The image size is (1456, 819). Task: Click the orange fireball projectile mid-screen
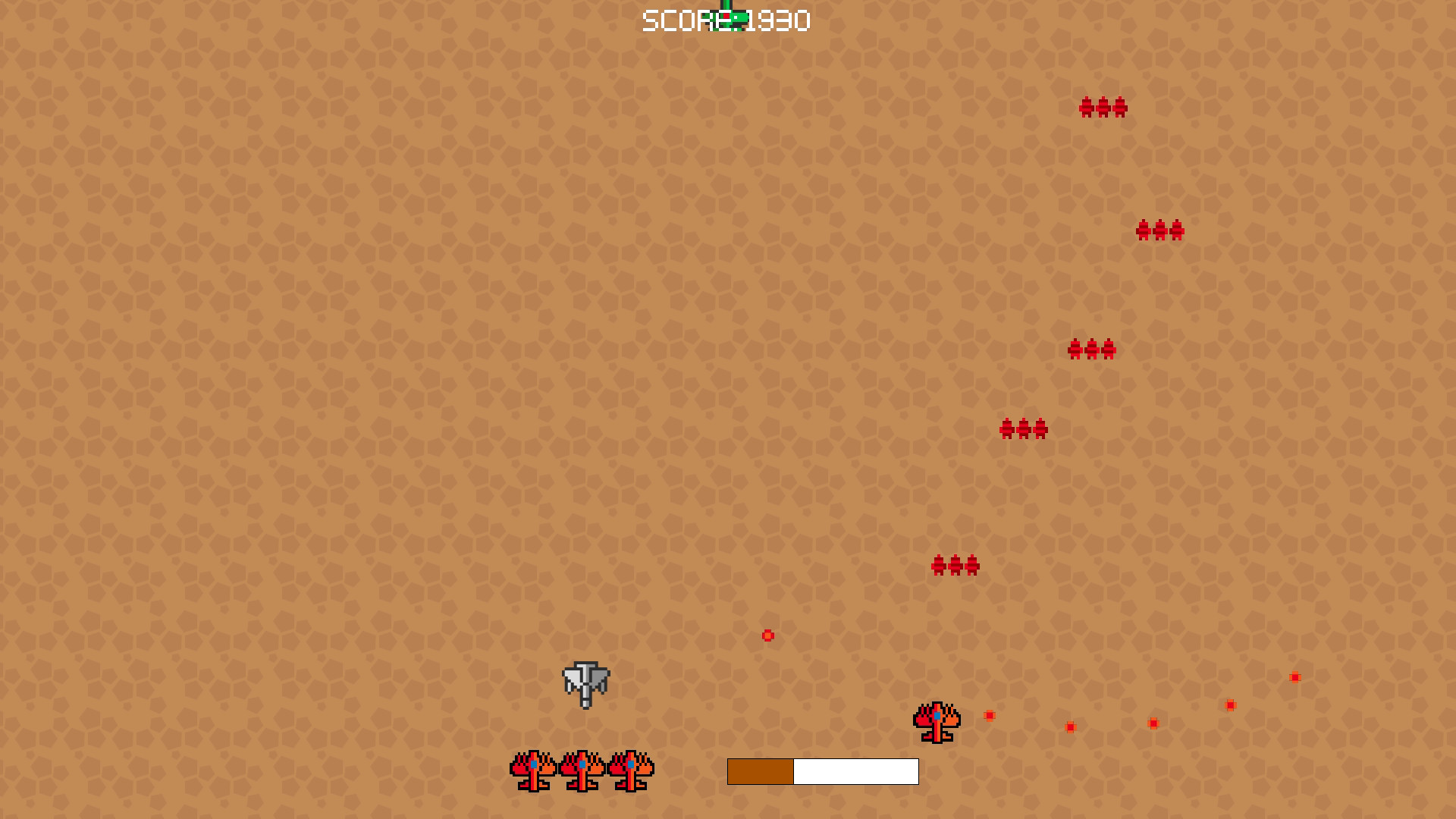coord(767,637)
